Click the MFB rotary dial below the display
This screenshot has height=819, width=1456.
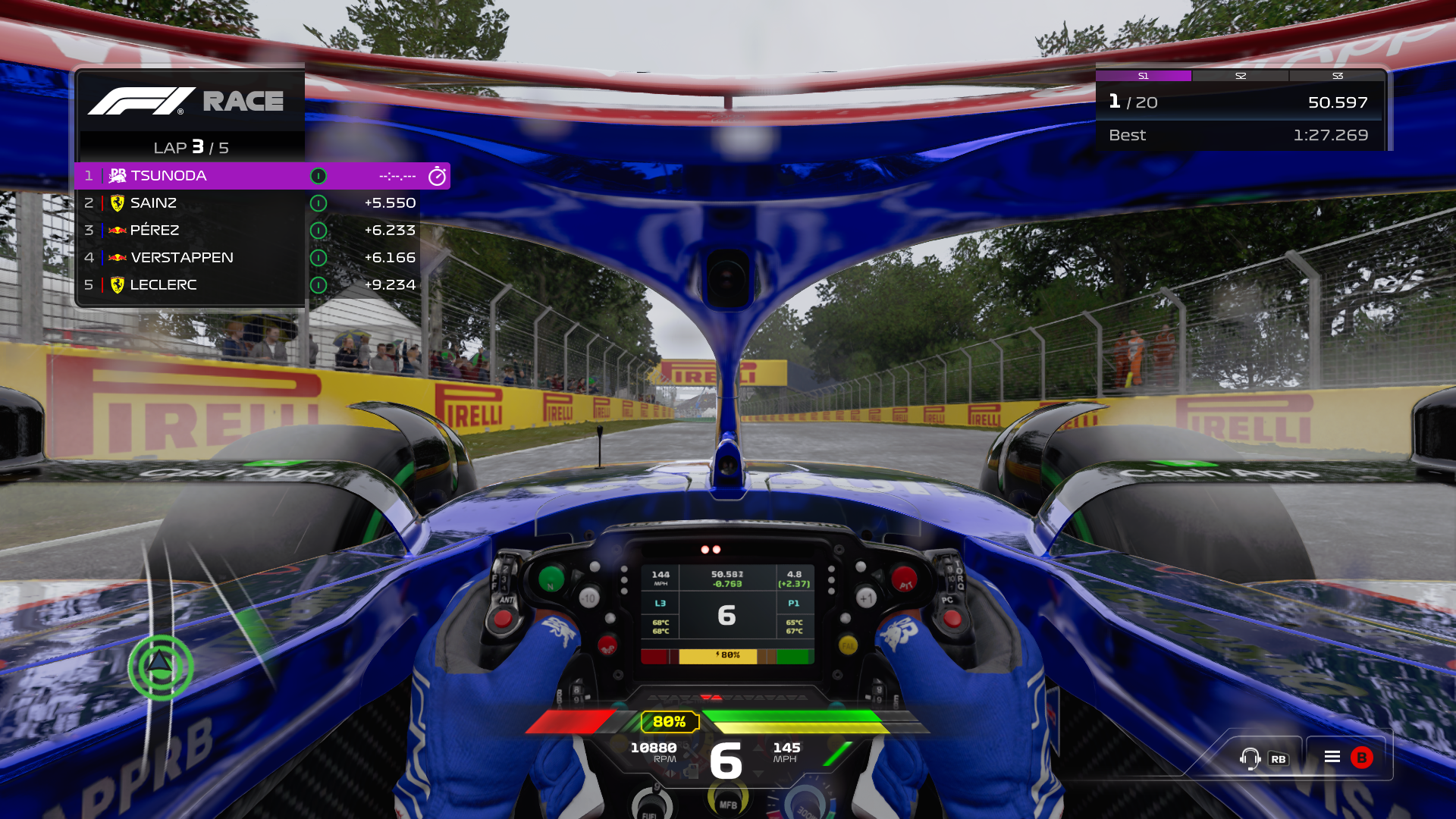click(x=729, y=802)
